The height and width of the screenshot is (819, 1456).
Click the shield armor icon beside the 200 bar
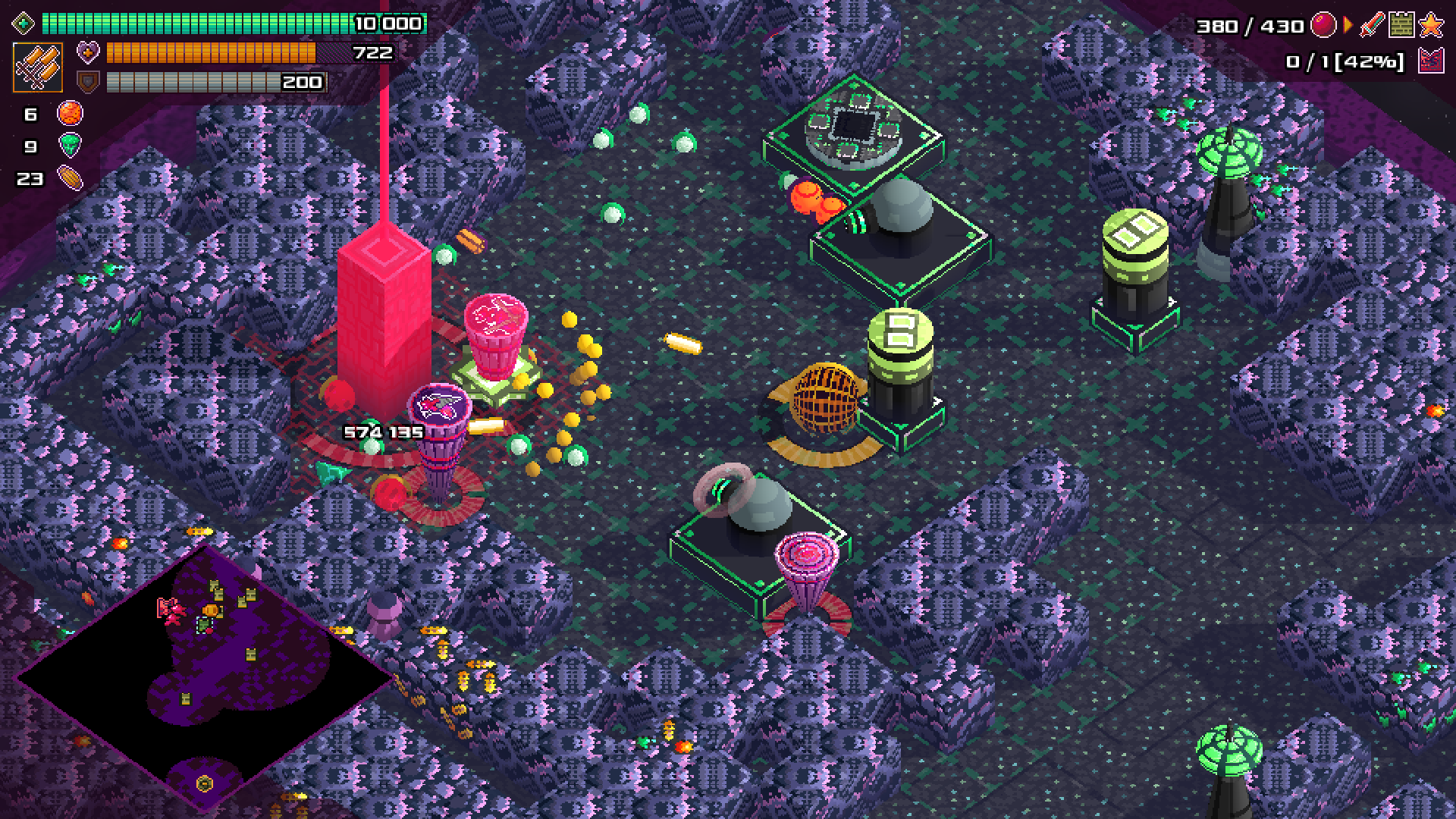tap(88, 80)
